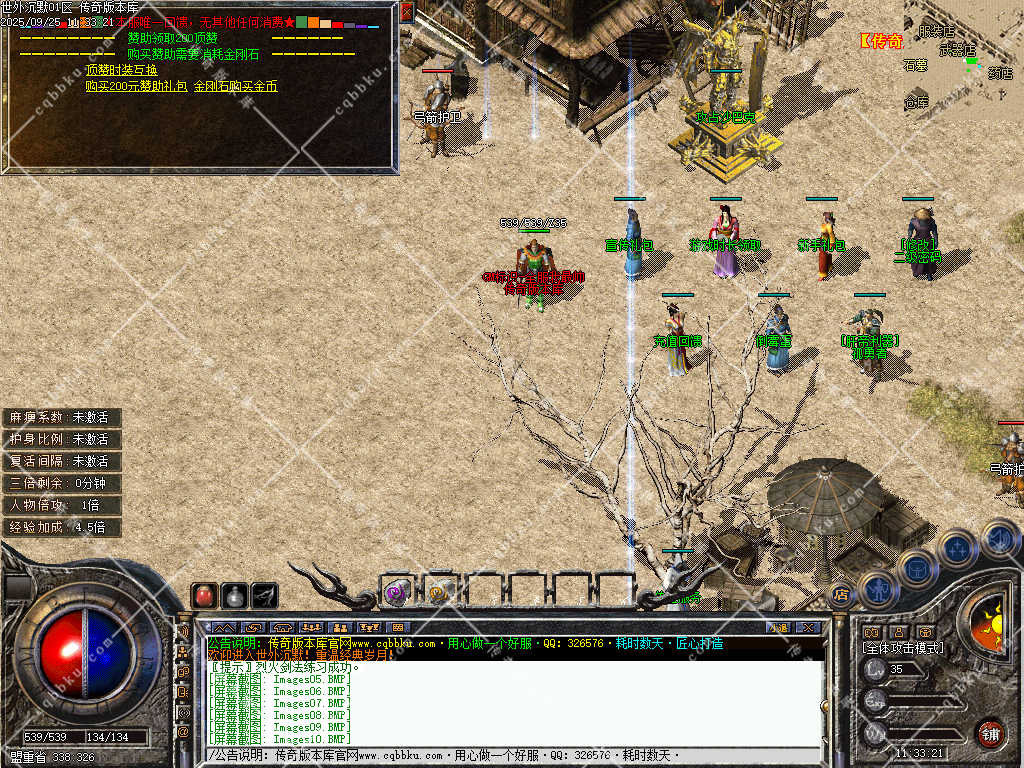Toggle the sound speaker round button
1024x768 pixels.
pos(998,538)
